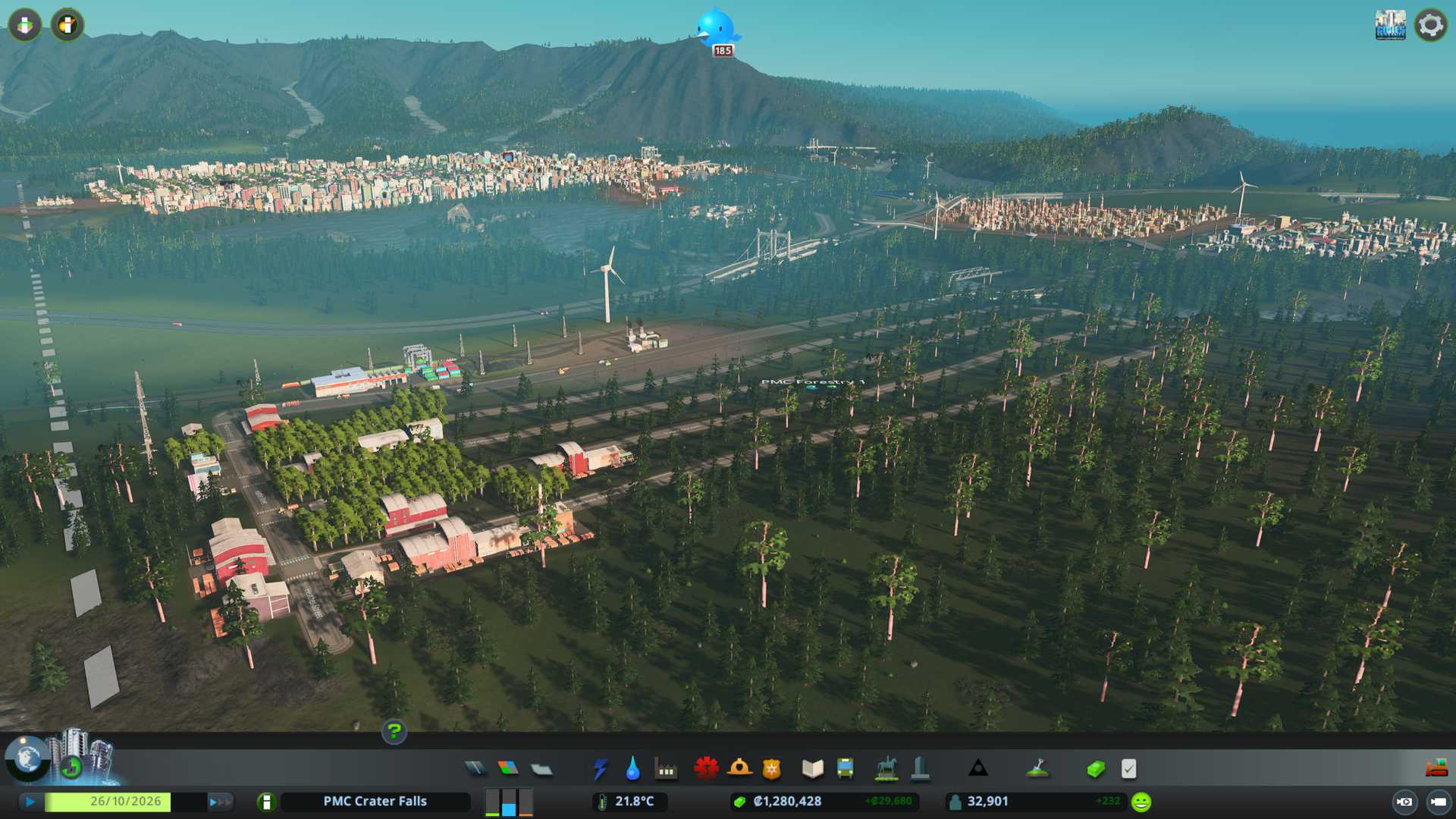Open the Landscaping shovel menu
1456x819 pixels.
[1037, 769]
